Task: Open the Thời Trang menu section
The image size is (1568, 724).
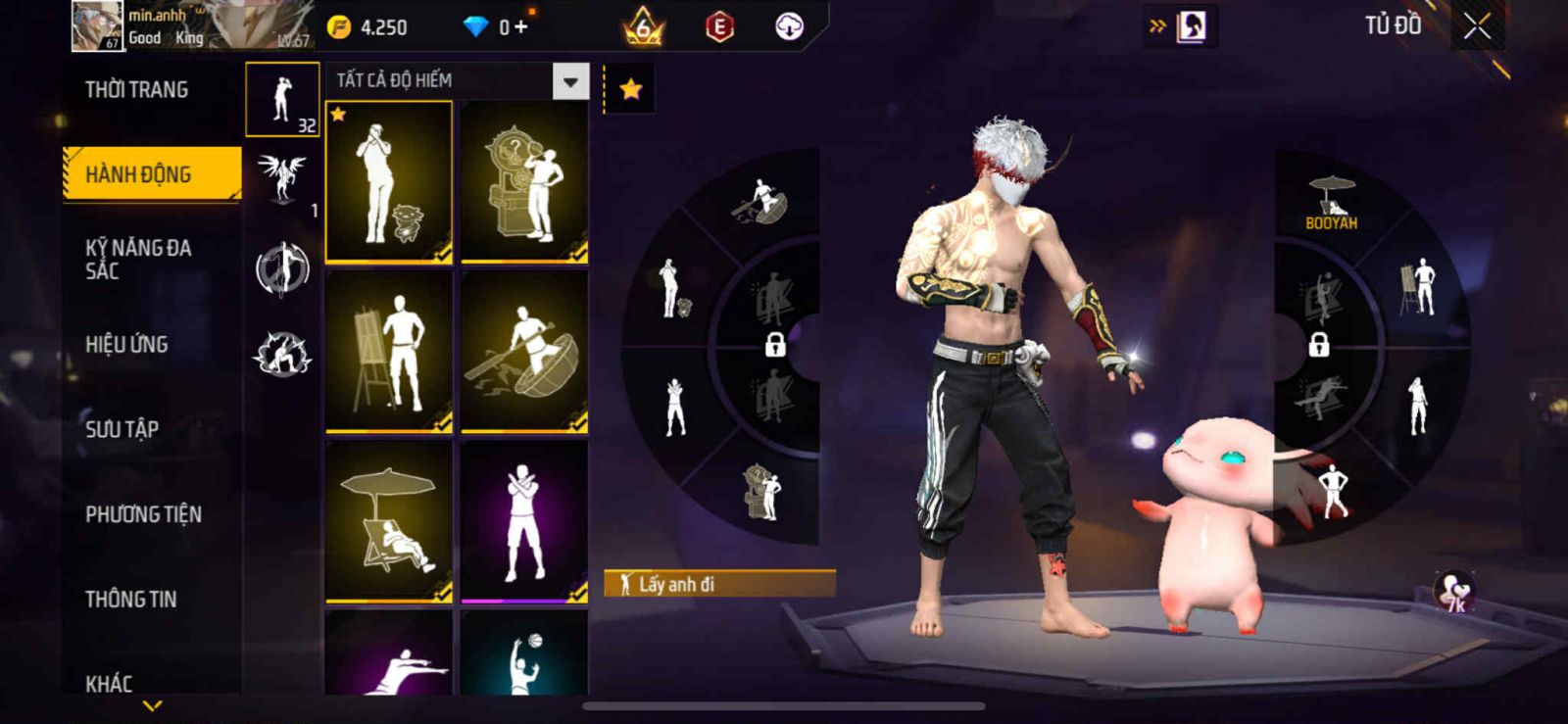Action: [x=137, y=90]
